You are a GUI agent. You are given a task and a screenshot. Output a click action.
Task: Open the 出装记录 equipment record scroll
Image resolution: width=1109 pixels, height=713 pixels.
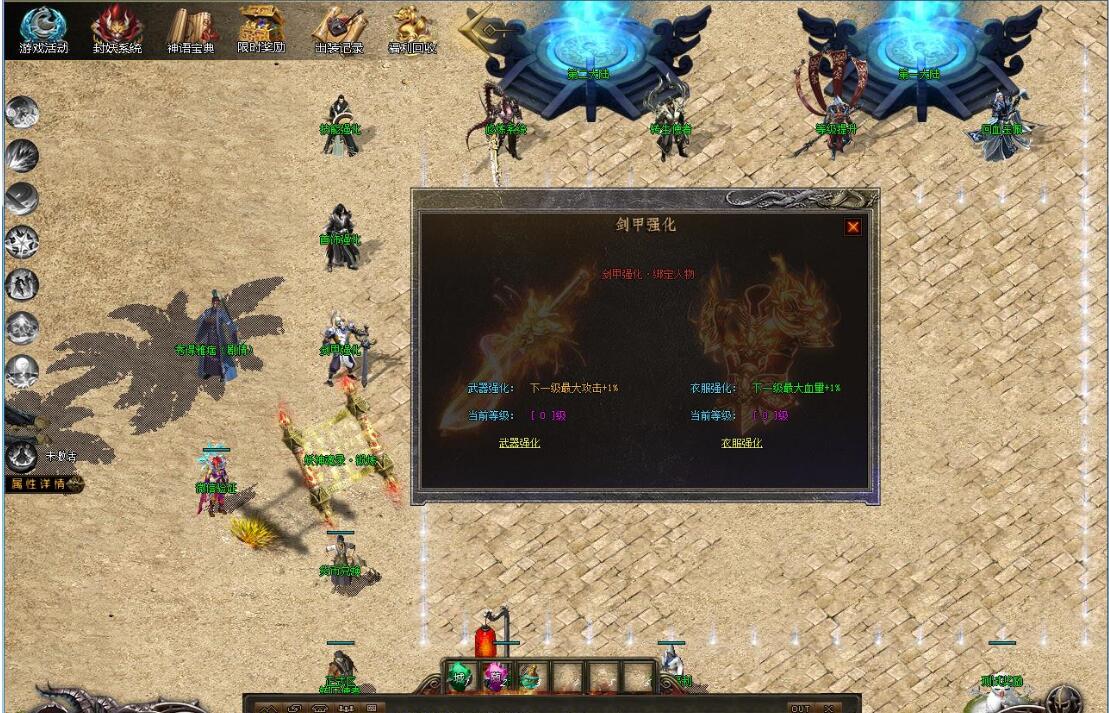[x=339, y=30]
